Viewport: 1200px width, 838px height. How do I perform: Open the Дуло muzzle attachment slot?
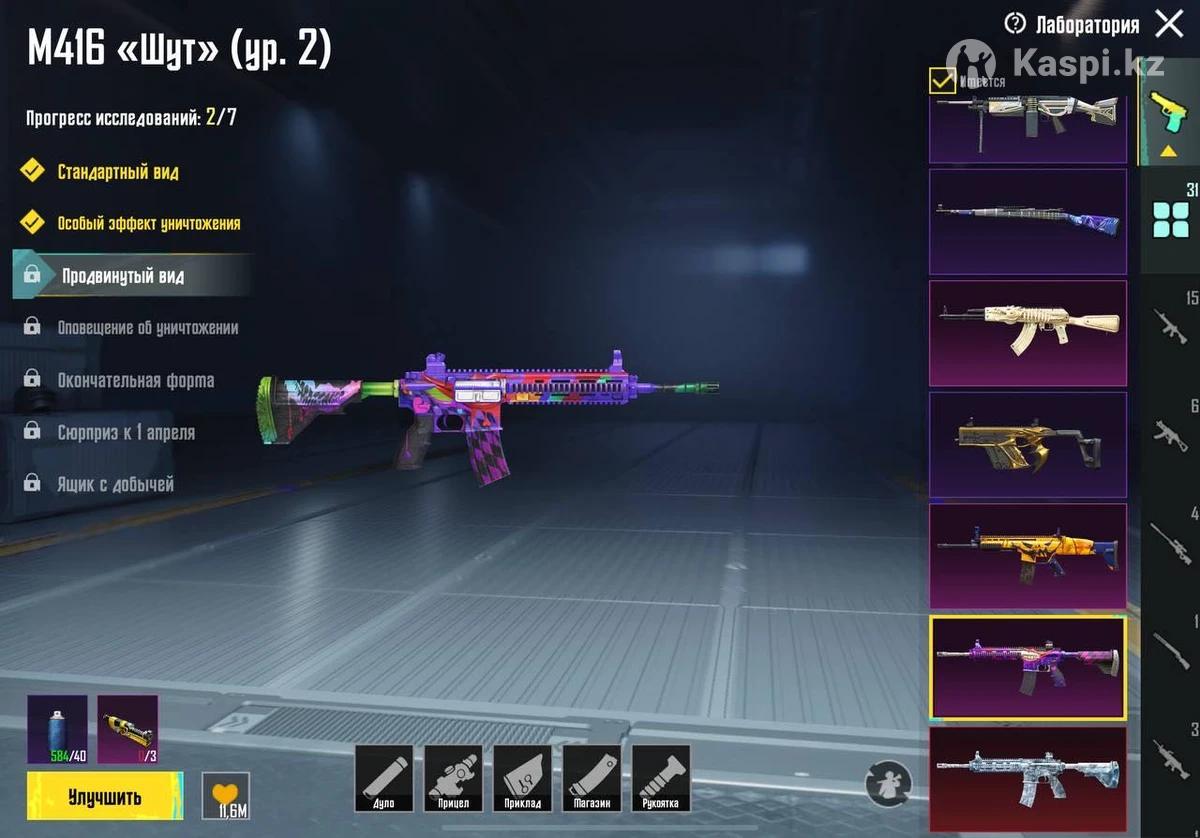click(x=384, y=778)
